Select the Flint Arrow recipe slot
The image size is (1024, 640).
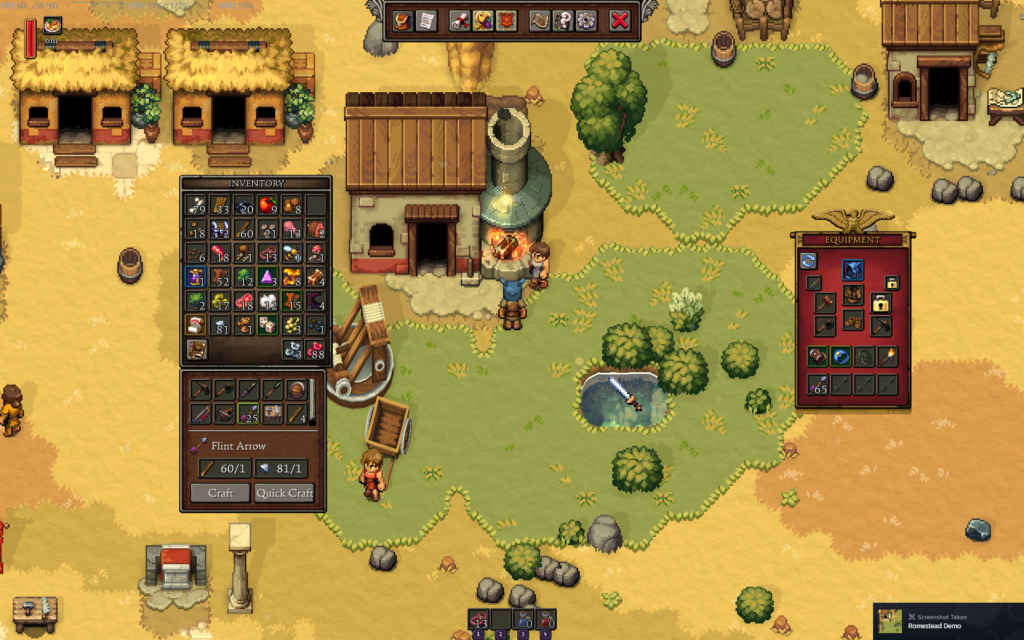(246, 413)
